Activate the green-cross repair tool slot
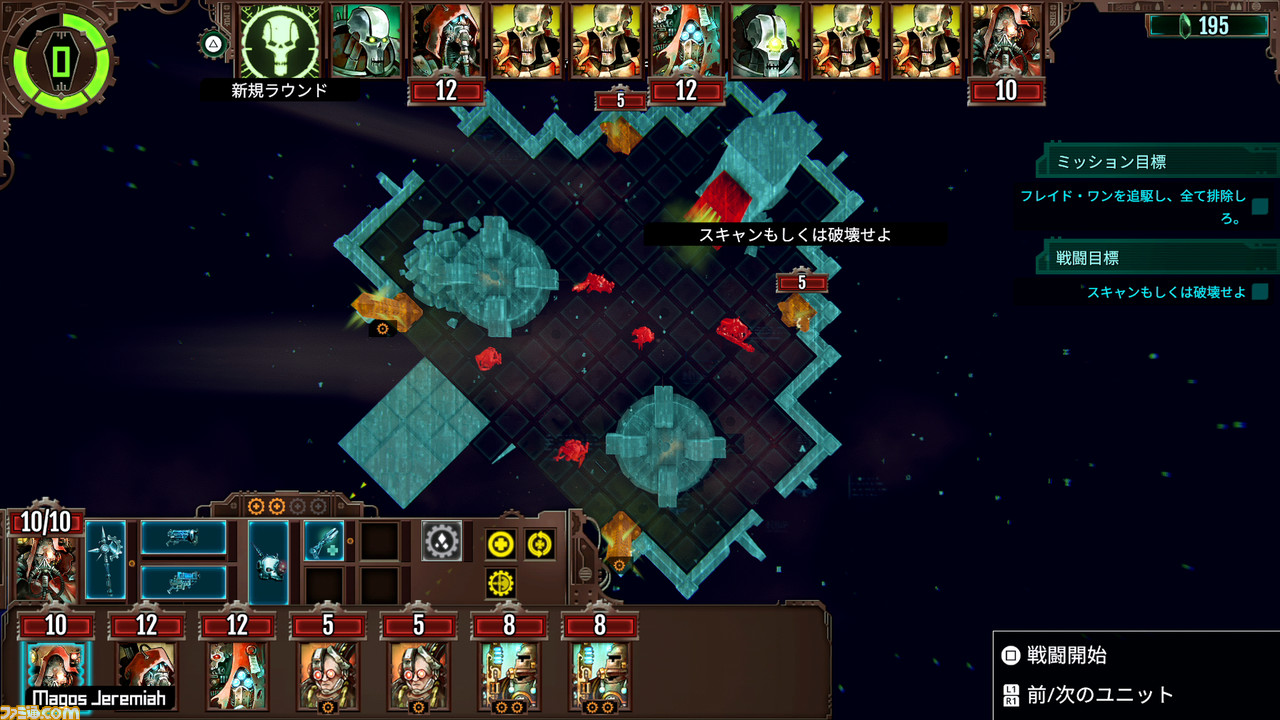 (x=323, y=540)
